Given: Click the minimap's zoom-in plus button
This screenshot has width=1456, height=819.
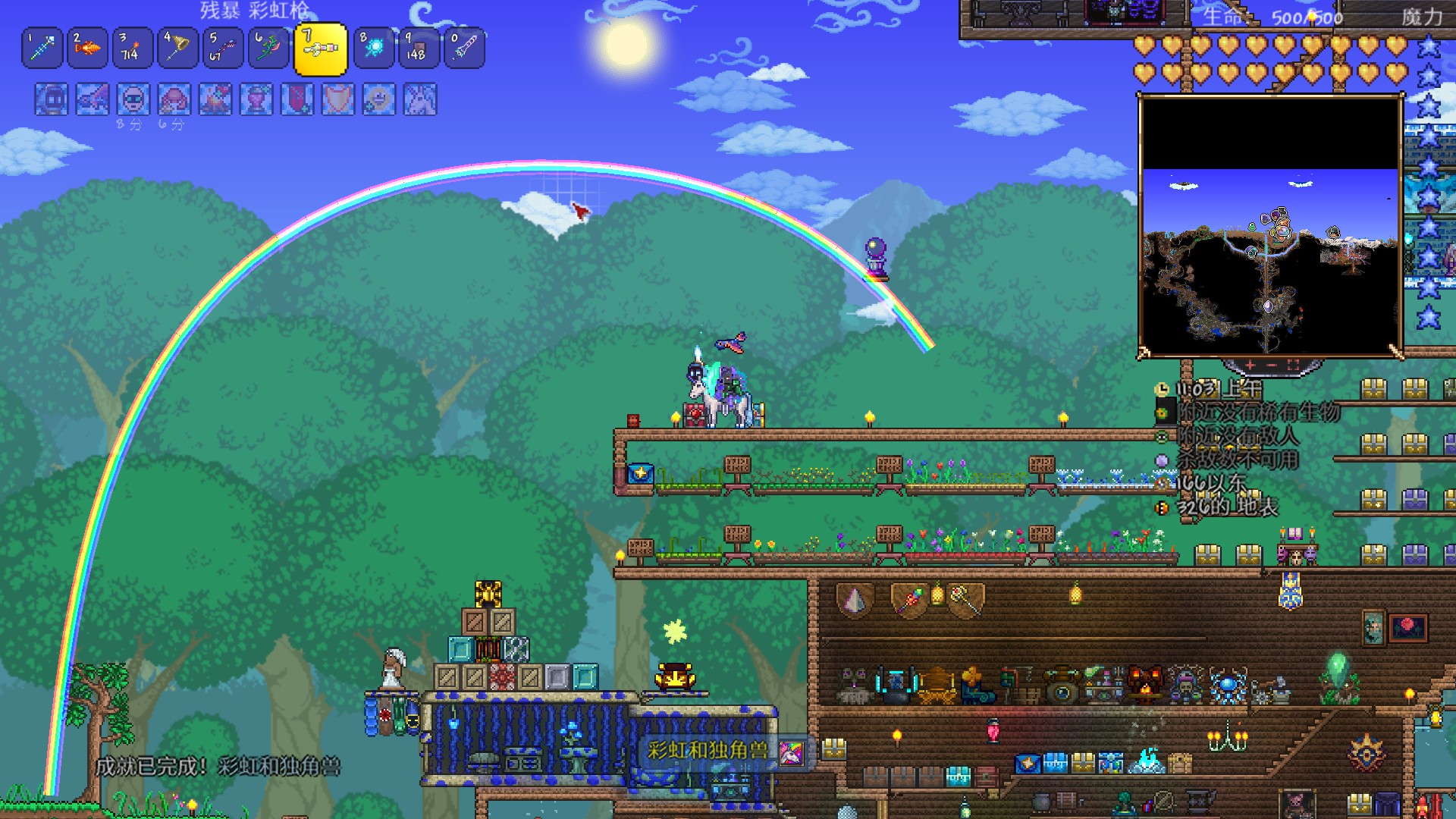Looking at the screenshot, I should click(x=1250, y=366).
